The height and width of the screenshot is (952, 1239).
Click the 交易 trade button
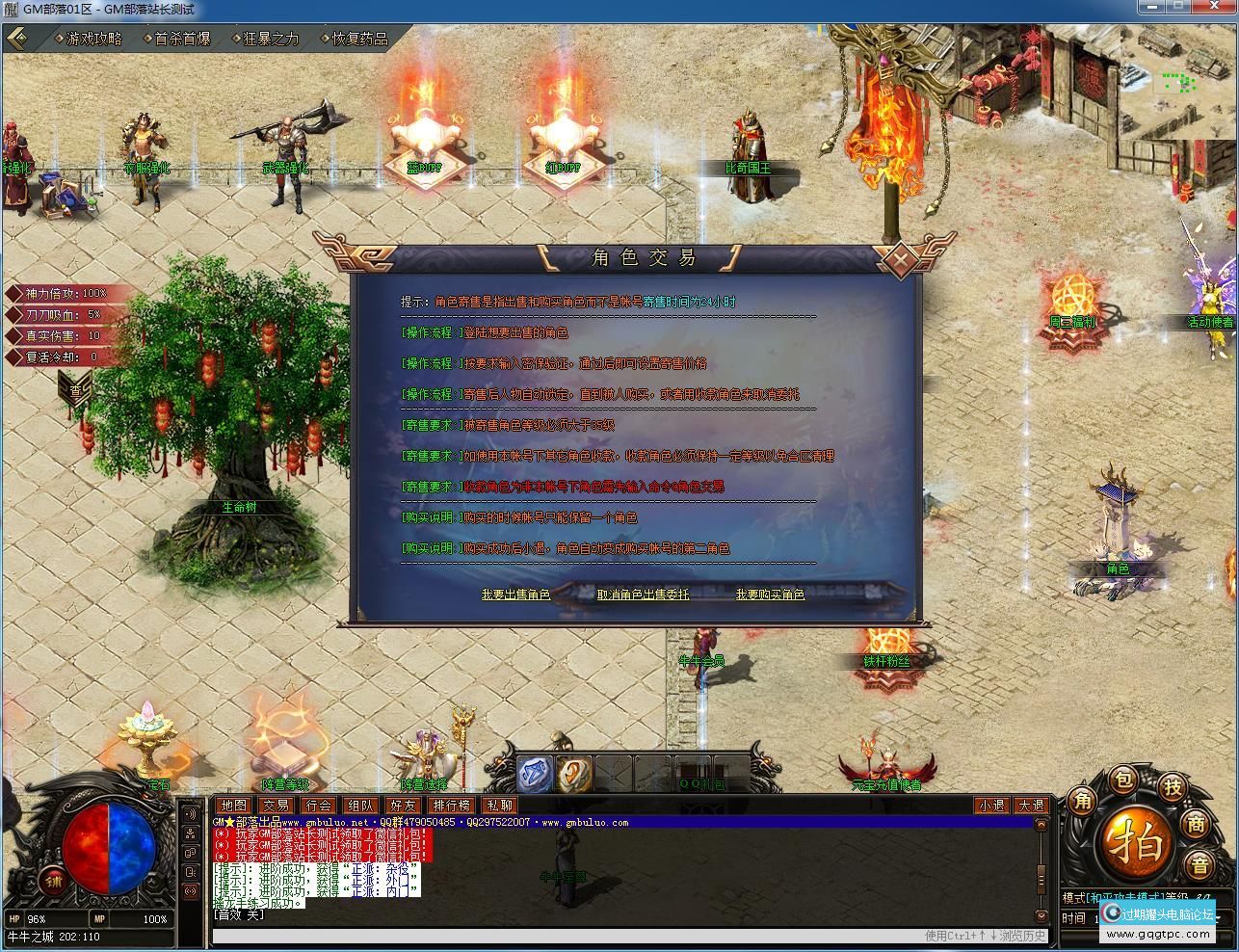[x=276, y=806]
